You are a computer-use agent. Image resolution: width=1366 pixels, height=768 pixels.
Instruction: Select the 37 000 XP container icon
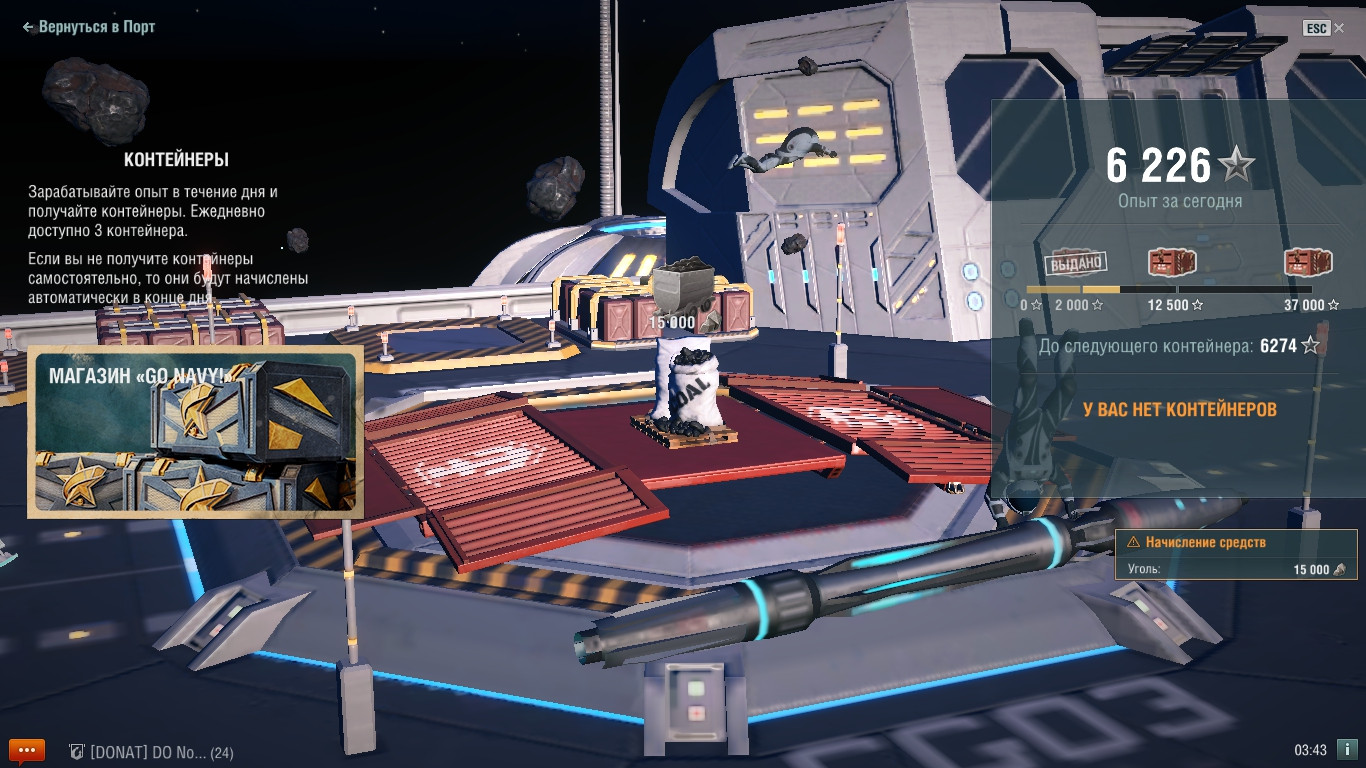click(1310, 263)
